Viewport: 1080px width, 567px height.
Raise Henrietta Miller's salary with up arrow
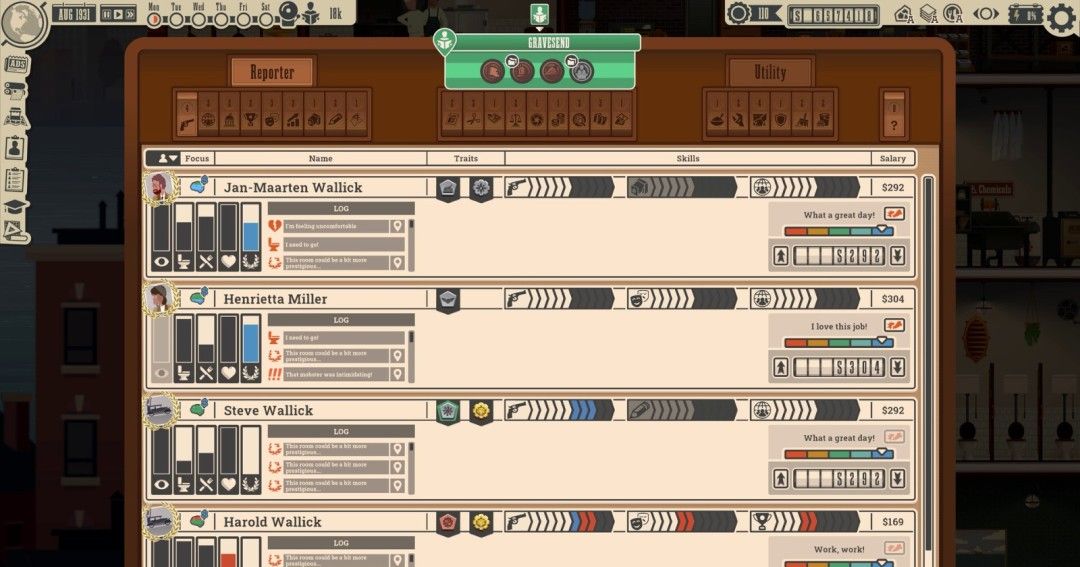[x=781, y=368]
